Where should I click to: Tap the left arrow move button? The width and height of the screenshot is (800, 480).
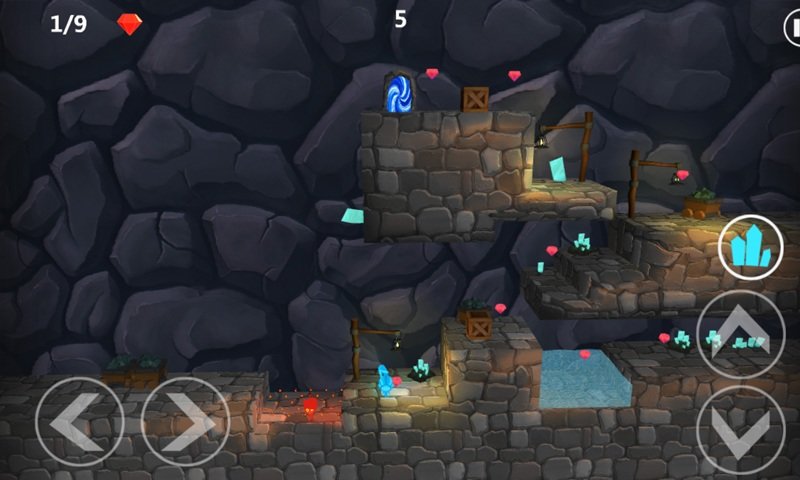point(79,421)
